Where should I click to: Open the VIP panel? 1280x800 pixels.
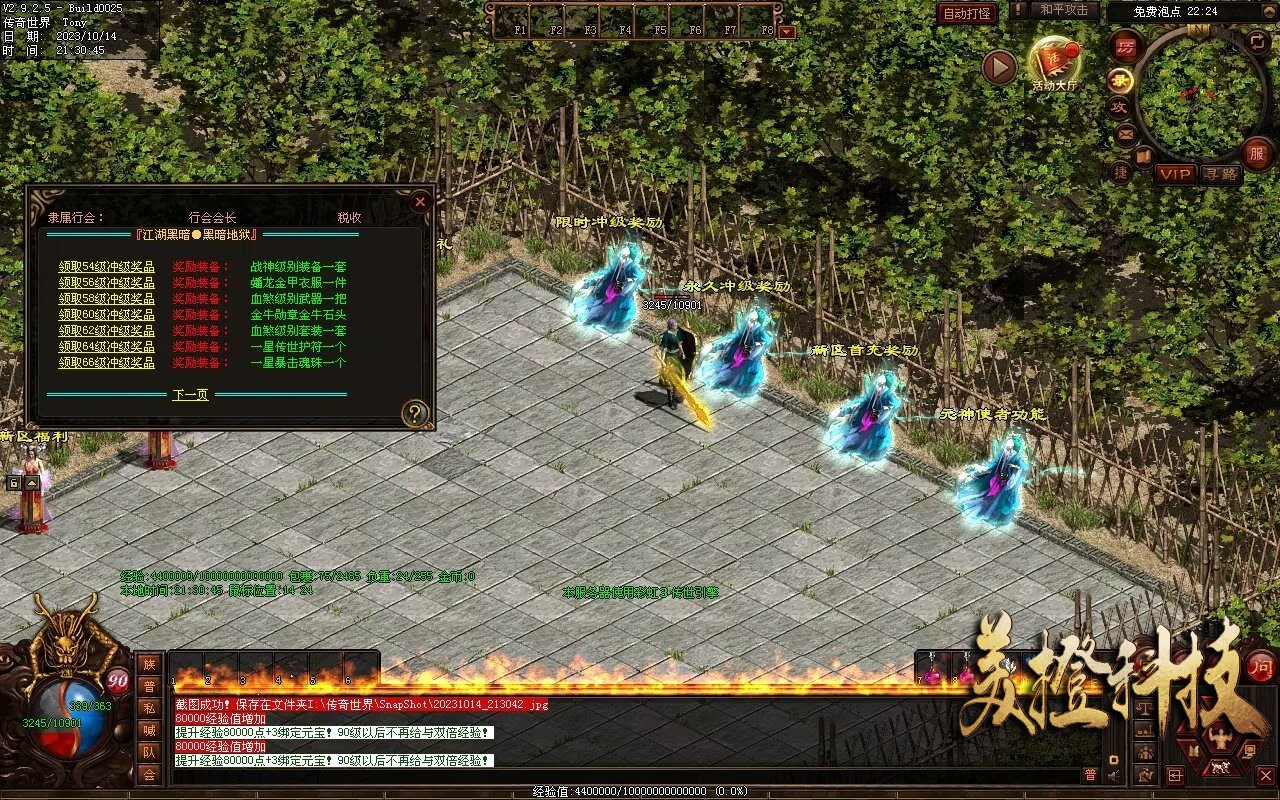pos(1176,174)
